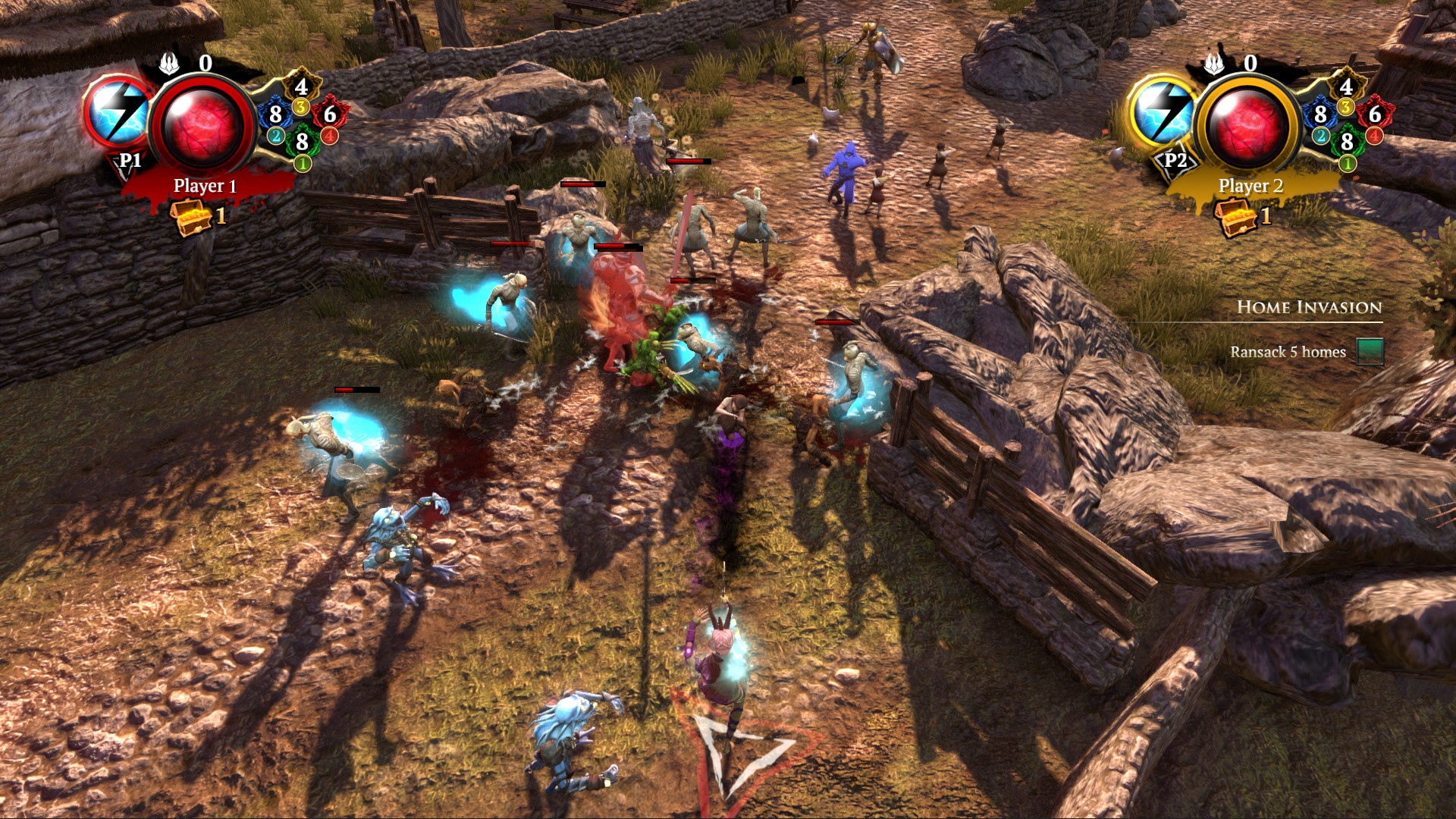The width and height of the screenshot is (1456, 819).
Task: Select Player 1's red minion icon
Action: point(330,115)
